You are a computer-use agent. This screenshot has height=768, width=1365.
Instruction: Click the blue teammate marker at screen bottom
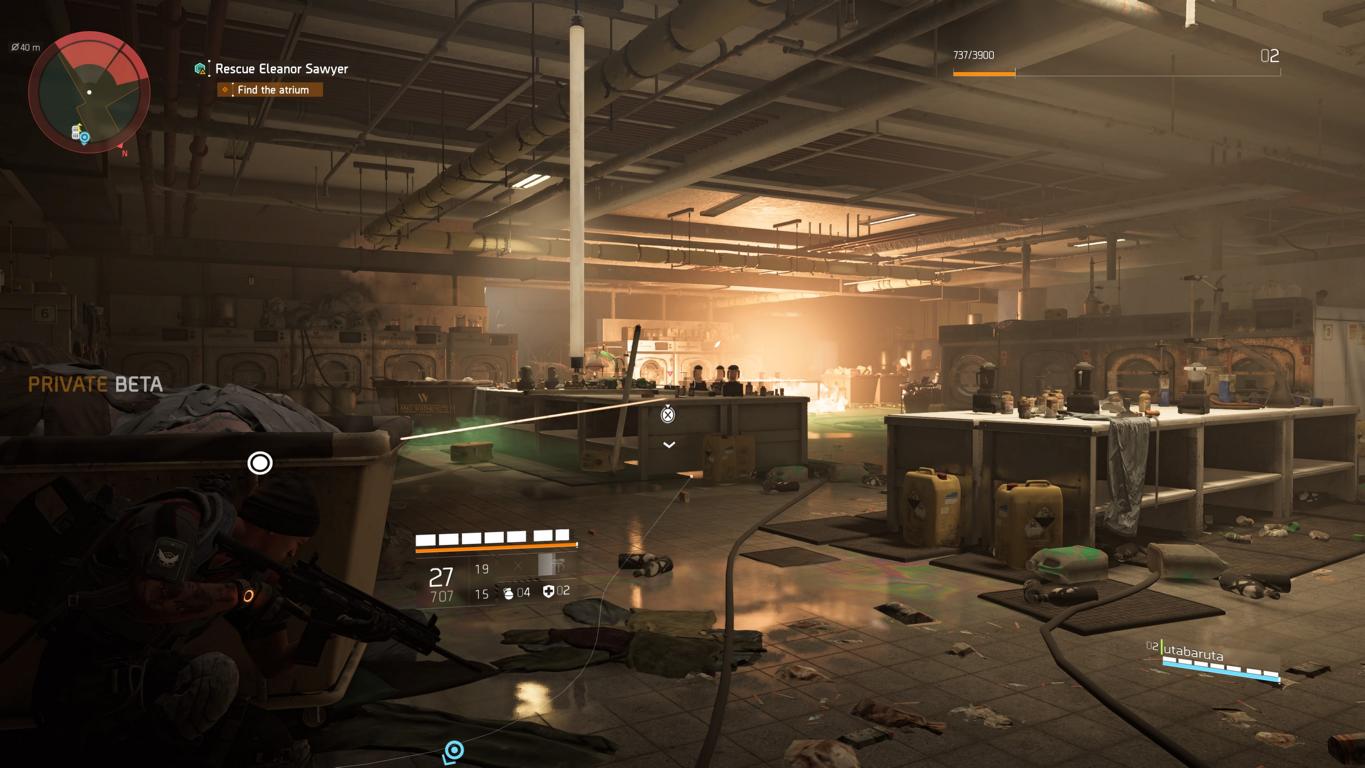click(454, 750)
